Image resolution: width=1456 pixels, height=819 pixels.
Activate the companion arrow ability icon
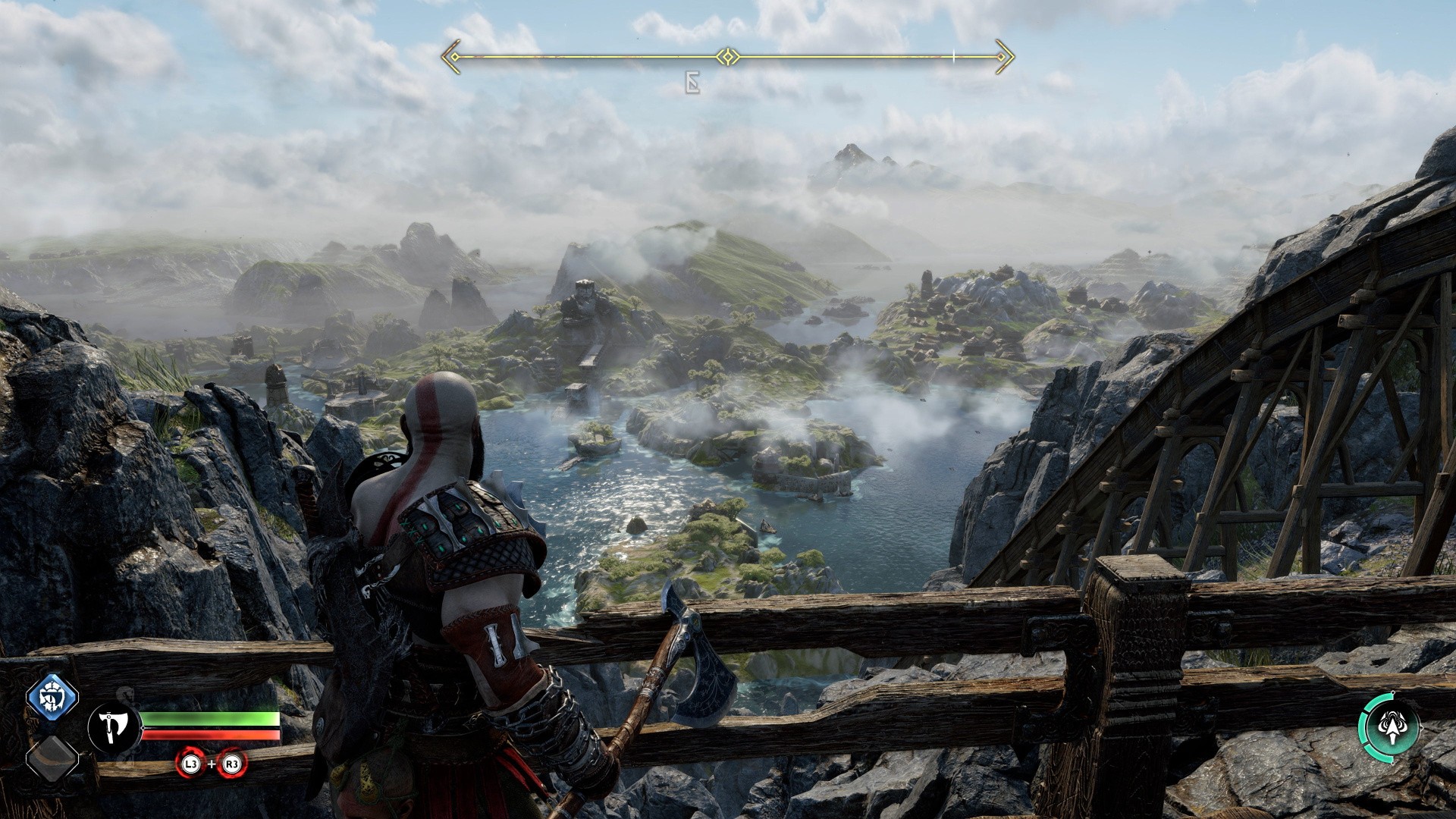click(x=1389, y=726)
